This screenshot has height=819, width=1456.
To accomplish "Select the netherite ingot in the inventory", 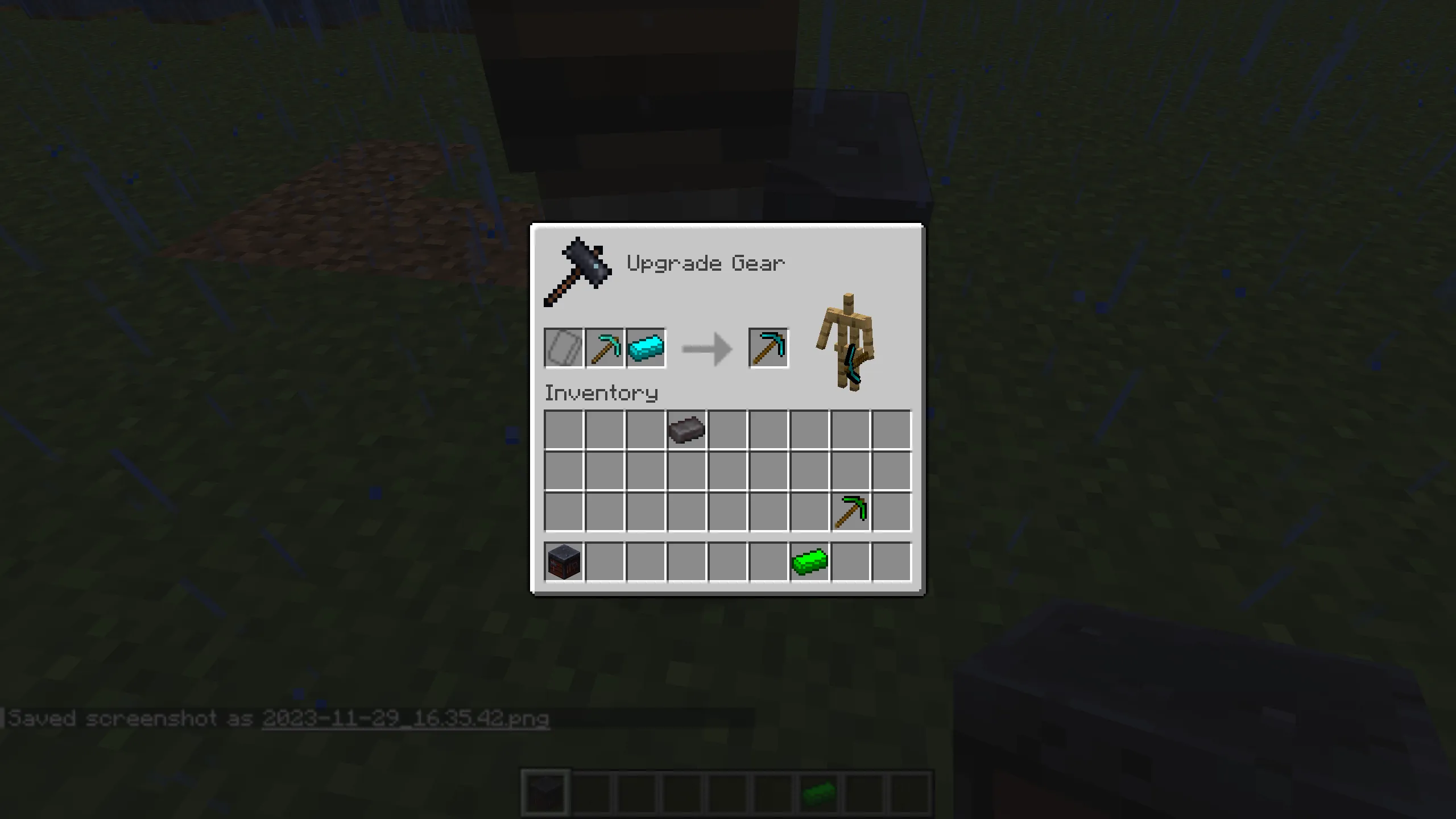I will 687,430.
